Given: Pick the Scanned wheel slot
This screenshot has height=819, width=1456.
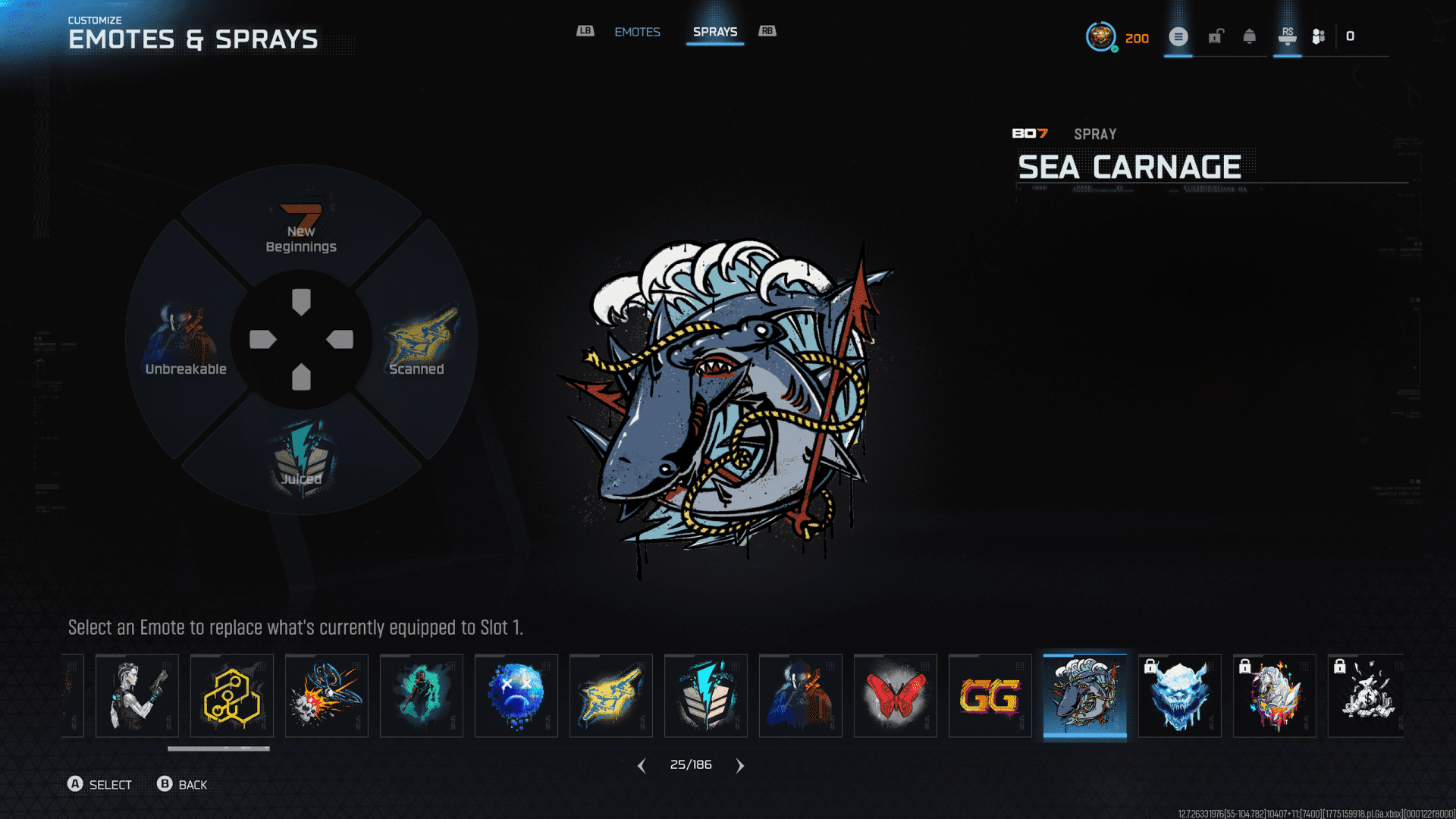Looking at the screenshot, I should click(x=419, y=341).
